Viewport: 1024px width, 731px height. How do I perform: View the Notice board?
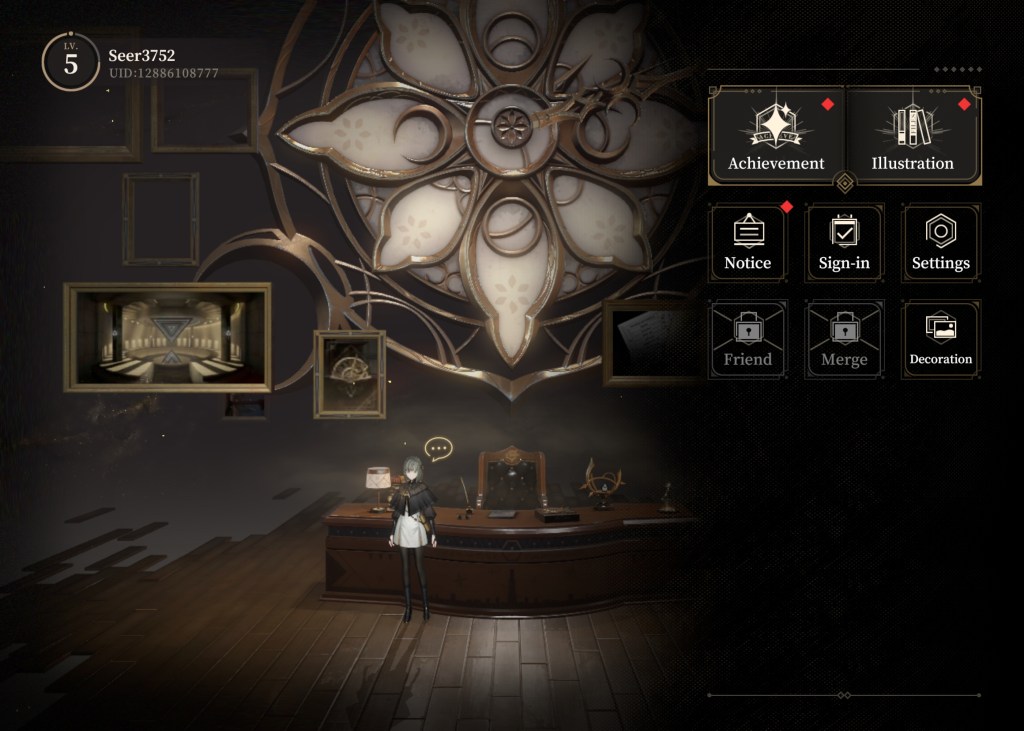pos(748,242)
